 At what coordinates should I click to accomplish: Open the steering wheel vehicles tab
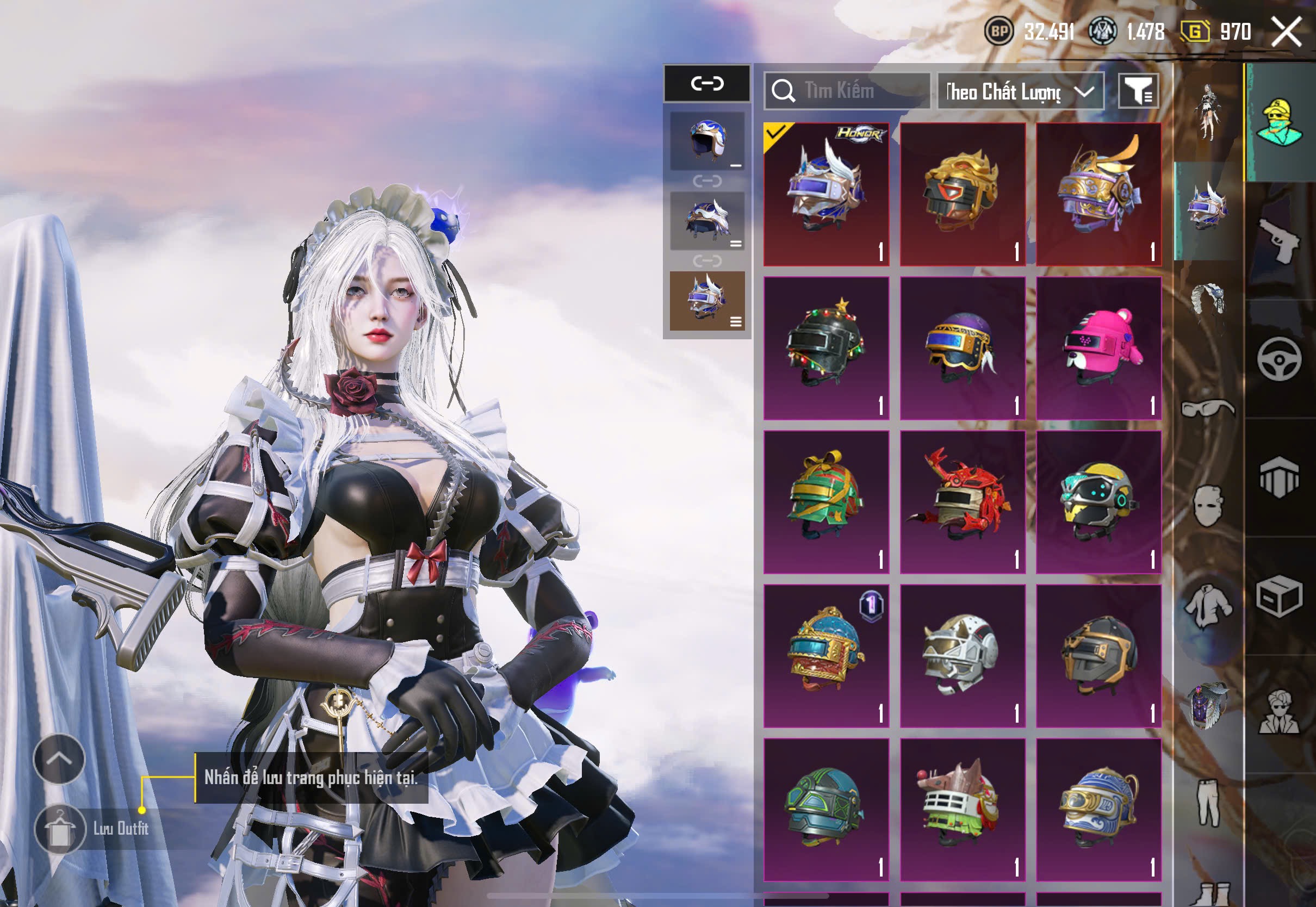(1280, 359)
